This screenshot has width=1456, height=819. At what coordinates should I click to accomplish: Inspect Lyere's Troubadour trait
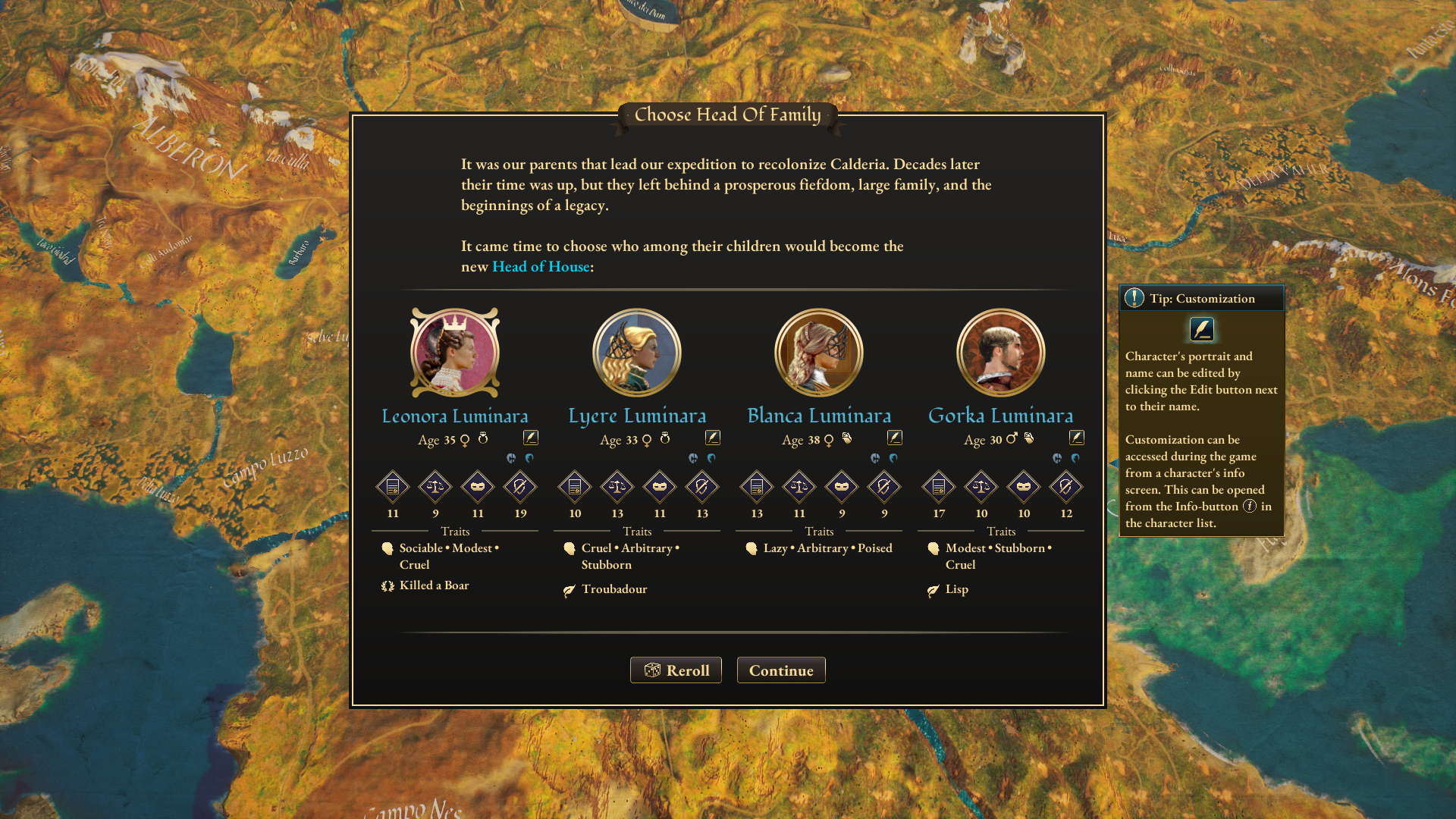pyautogui.click(x=614, y=589)
